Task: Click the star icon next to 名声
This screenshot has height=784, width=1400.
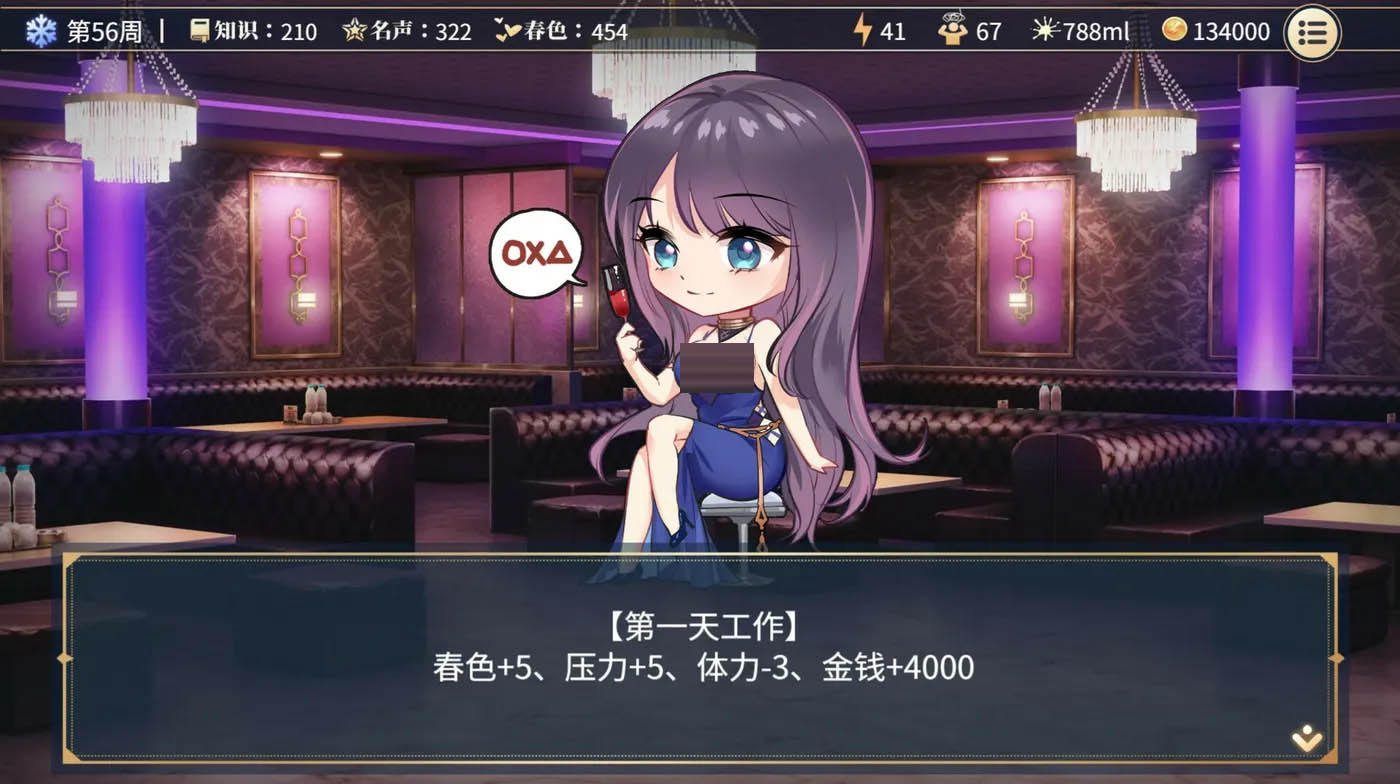Action: (x=357, y=31)
